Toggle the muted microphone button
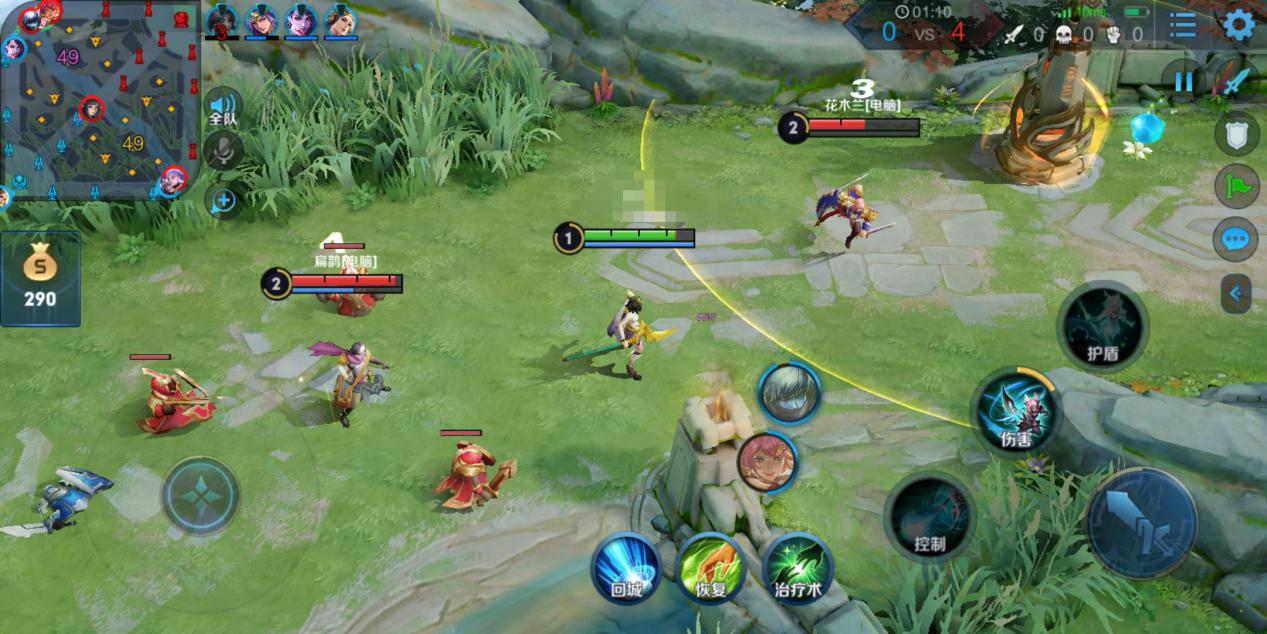Screen dimensions: 1267x634 click(223, 151)
